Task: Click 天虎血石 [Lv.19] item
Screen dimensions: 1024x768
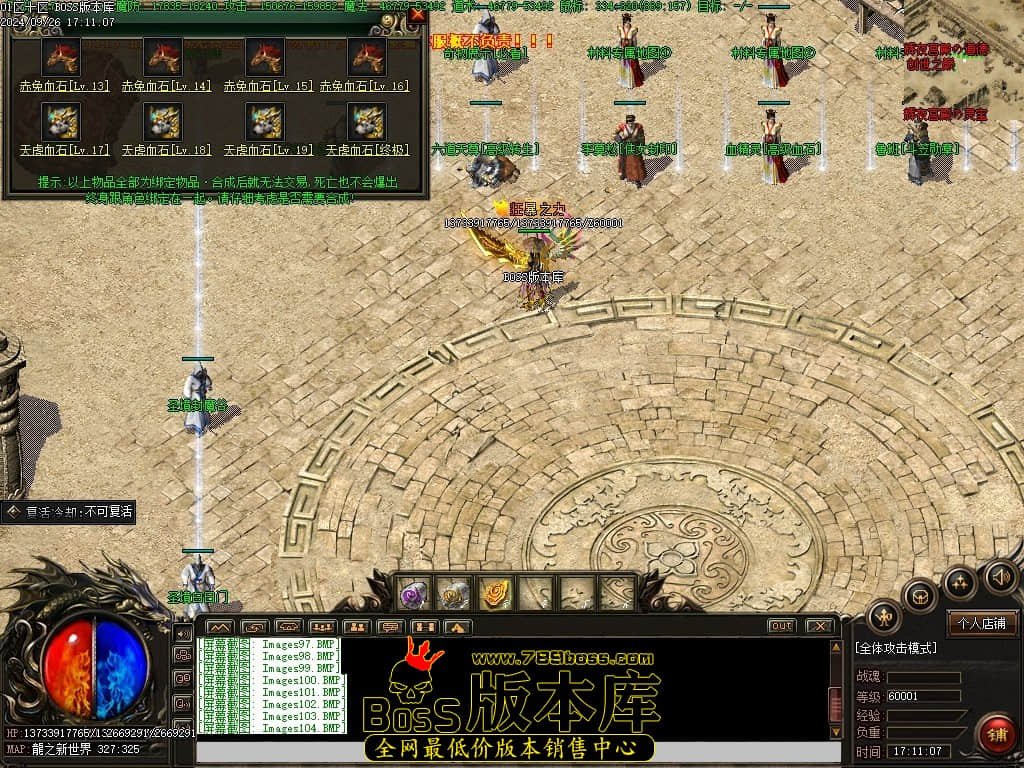Action: (265, 122)
